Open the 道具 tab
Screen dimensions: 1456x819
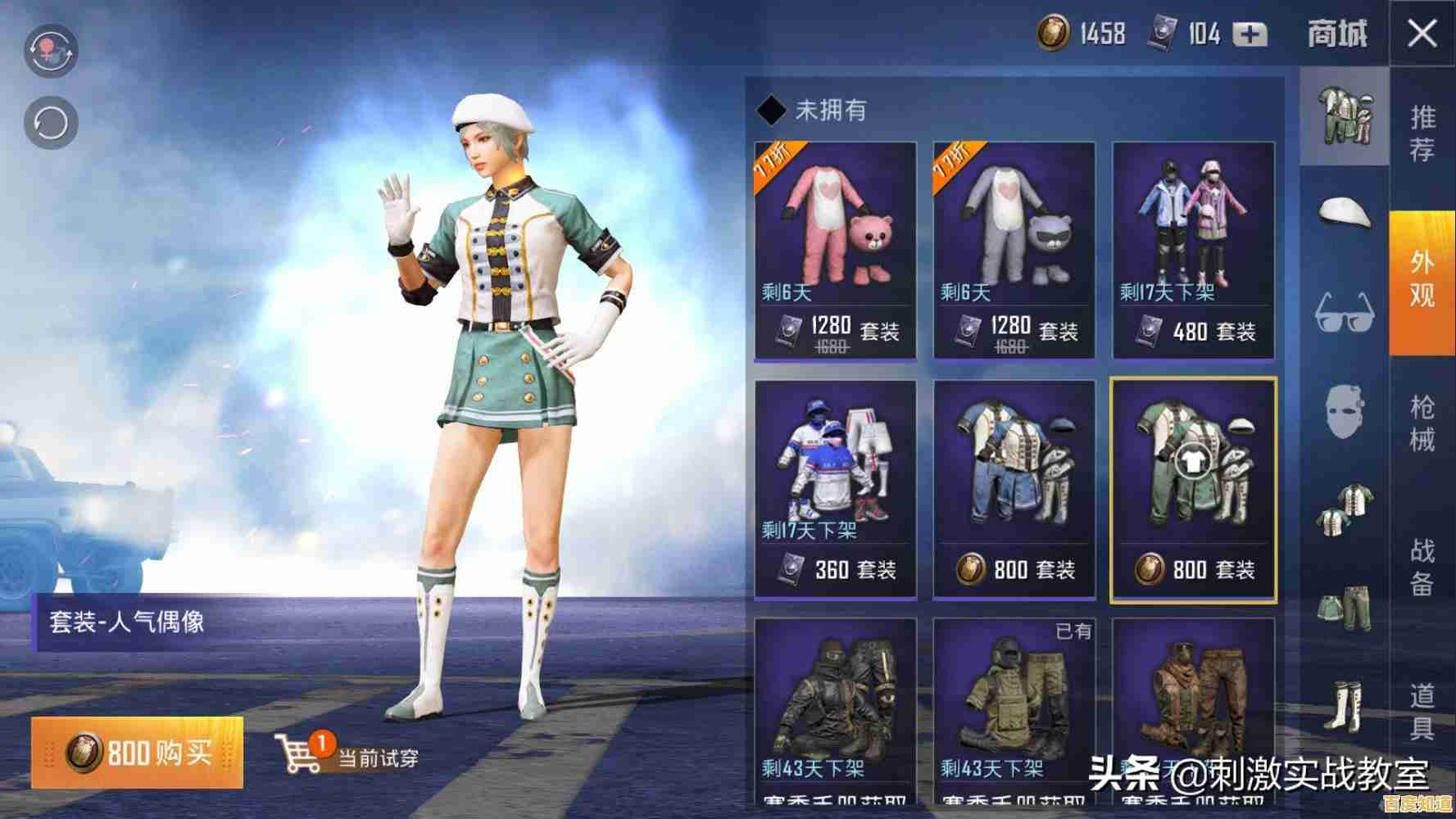[1426, 708]
